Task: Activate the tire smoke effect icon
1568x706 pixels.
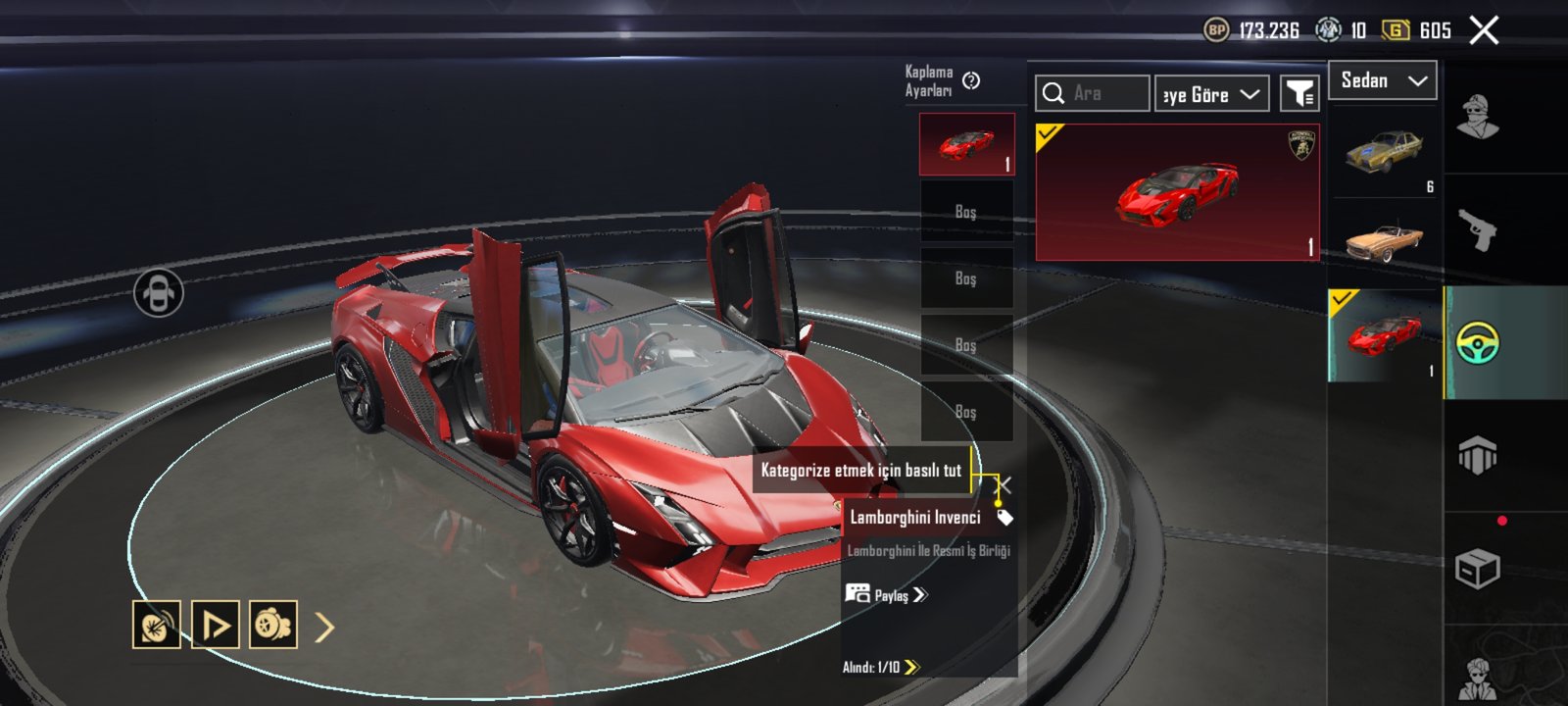Action: pyautogui.click(x=273, y=625)
